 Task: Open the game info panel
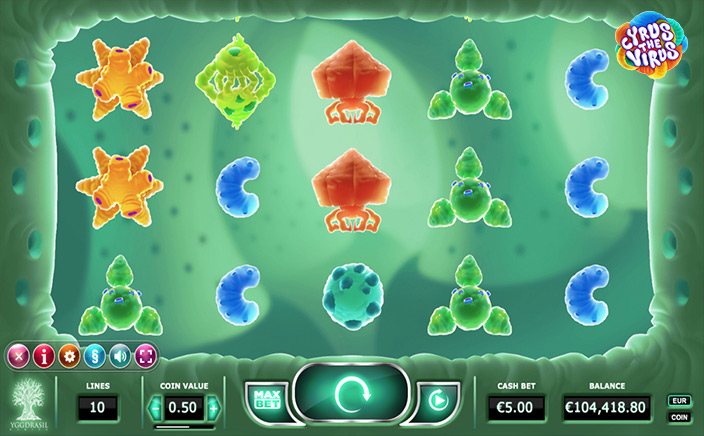point(44,355)
